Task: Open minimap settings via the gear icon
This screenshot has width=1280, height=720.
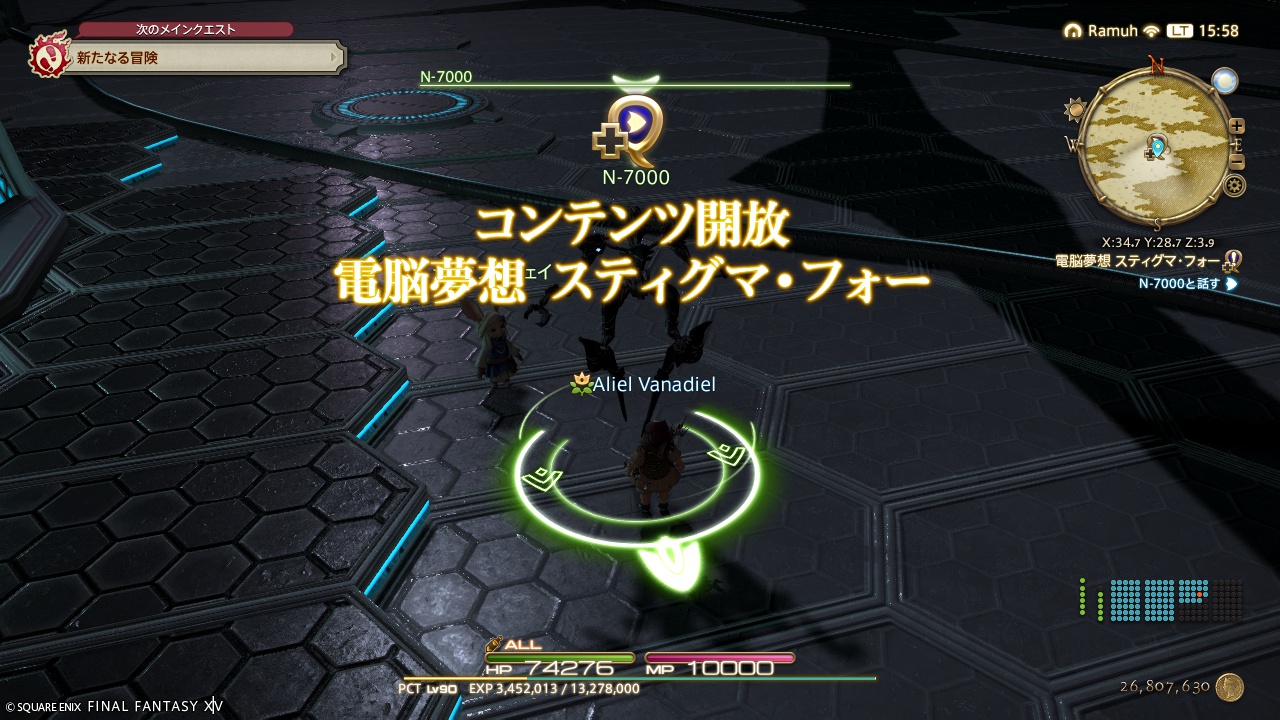Action: [1236, 185]
